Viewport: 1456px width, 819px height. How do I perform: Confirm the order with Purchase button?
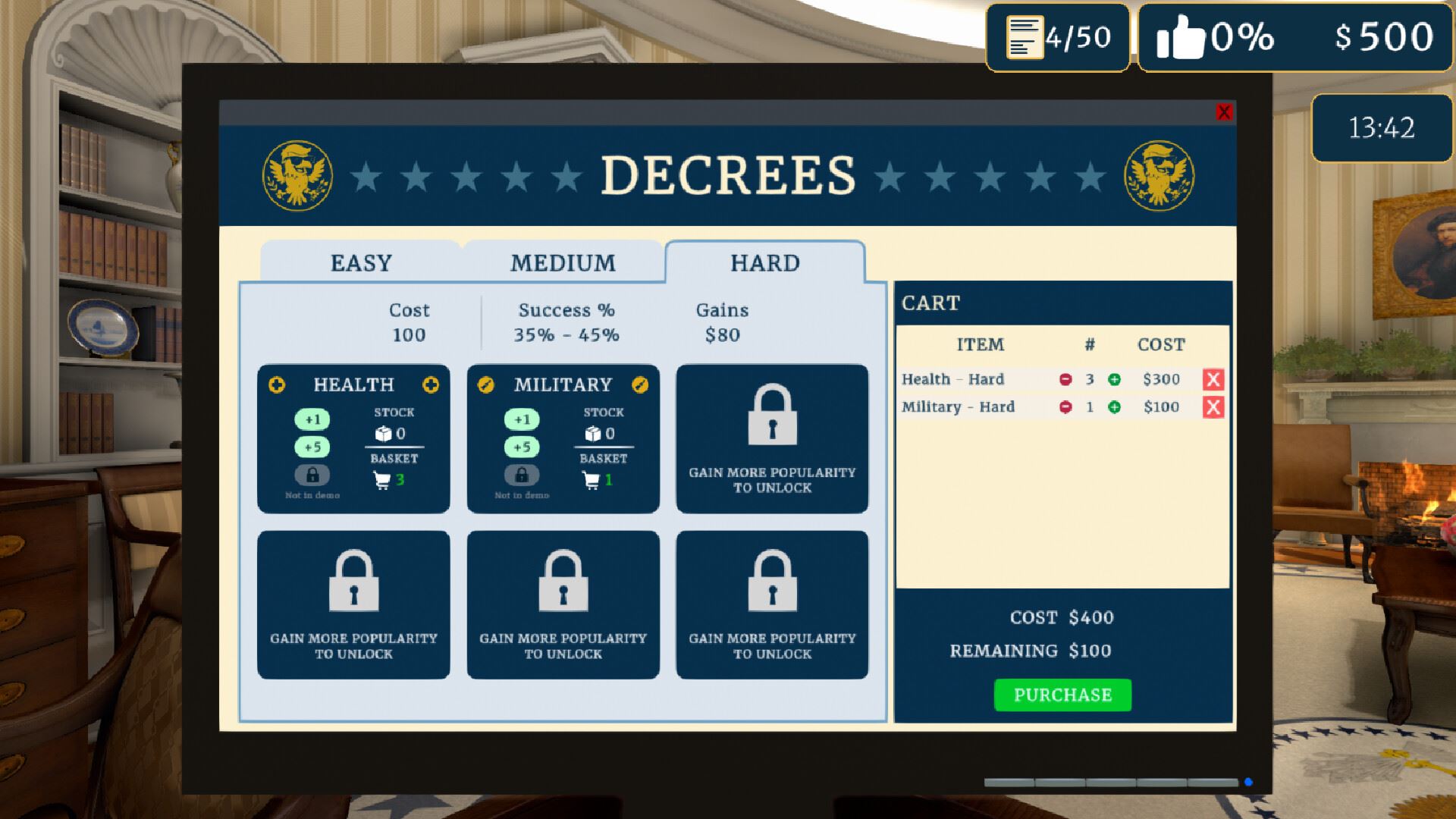[x=1062, y=695]
